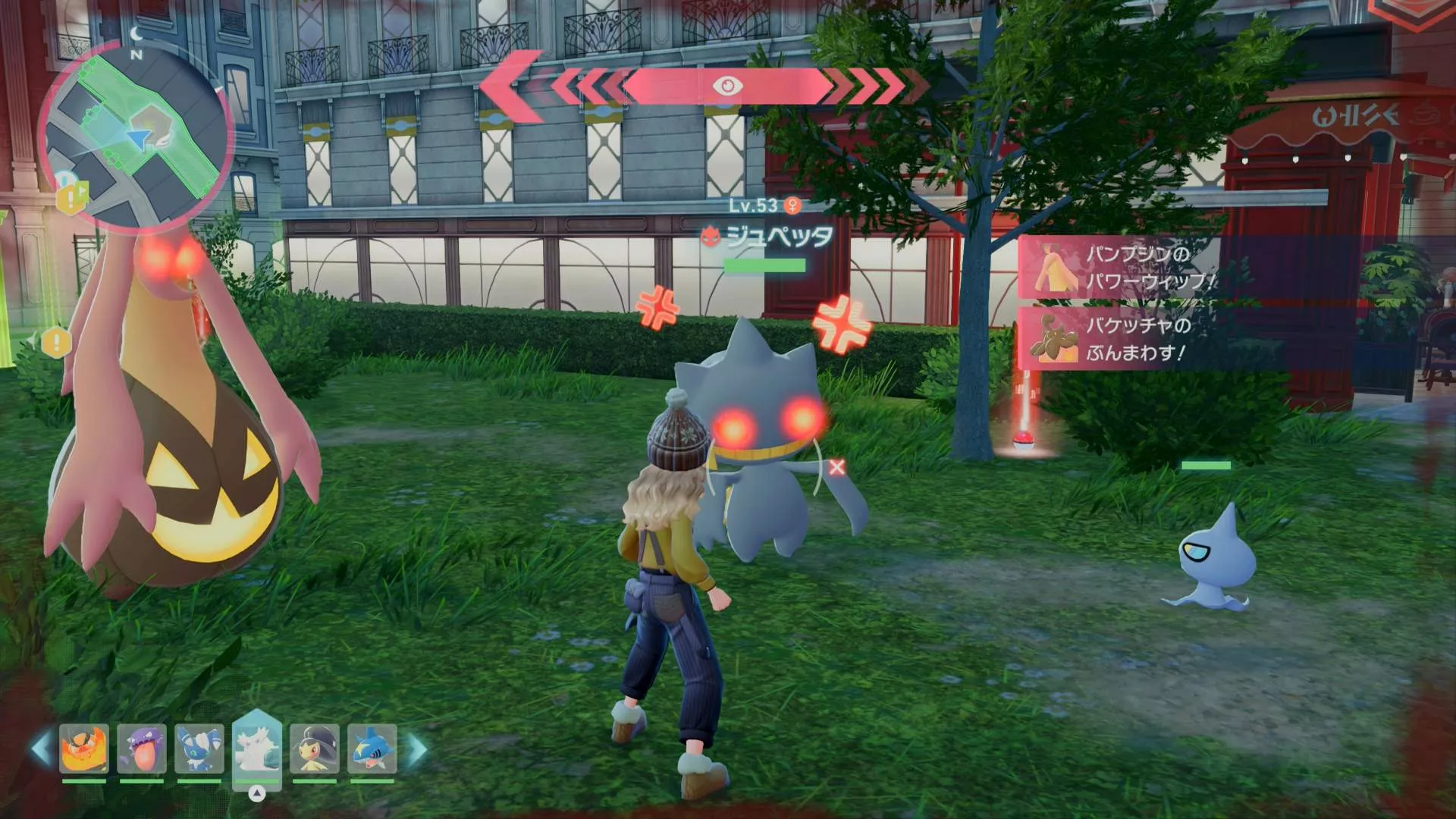This screenshot has height=819, width=1456.
Task: Click the blue player arrow on the minimap
Action: 139,137
